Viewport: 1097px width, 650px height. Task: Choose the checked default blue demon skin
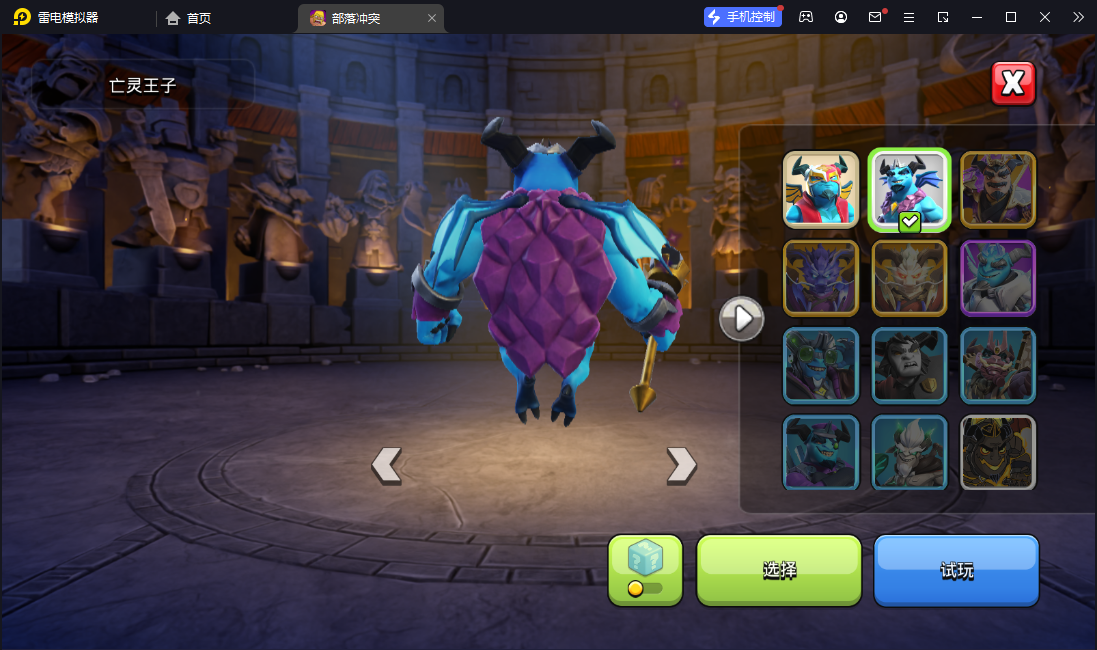[x=909, y=190]
